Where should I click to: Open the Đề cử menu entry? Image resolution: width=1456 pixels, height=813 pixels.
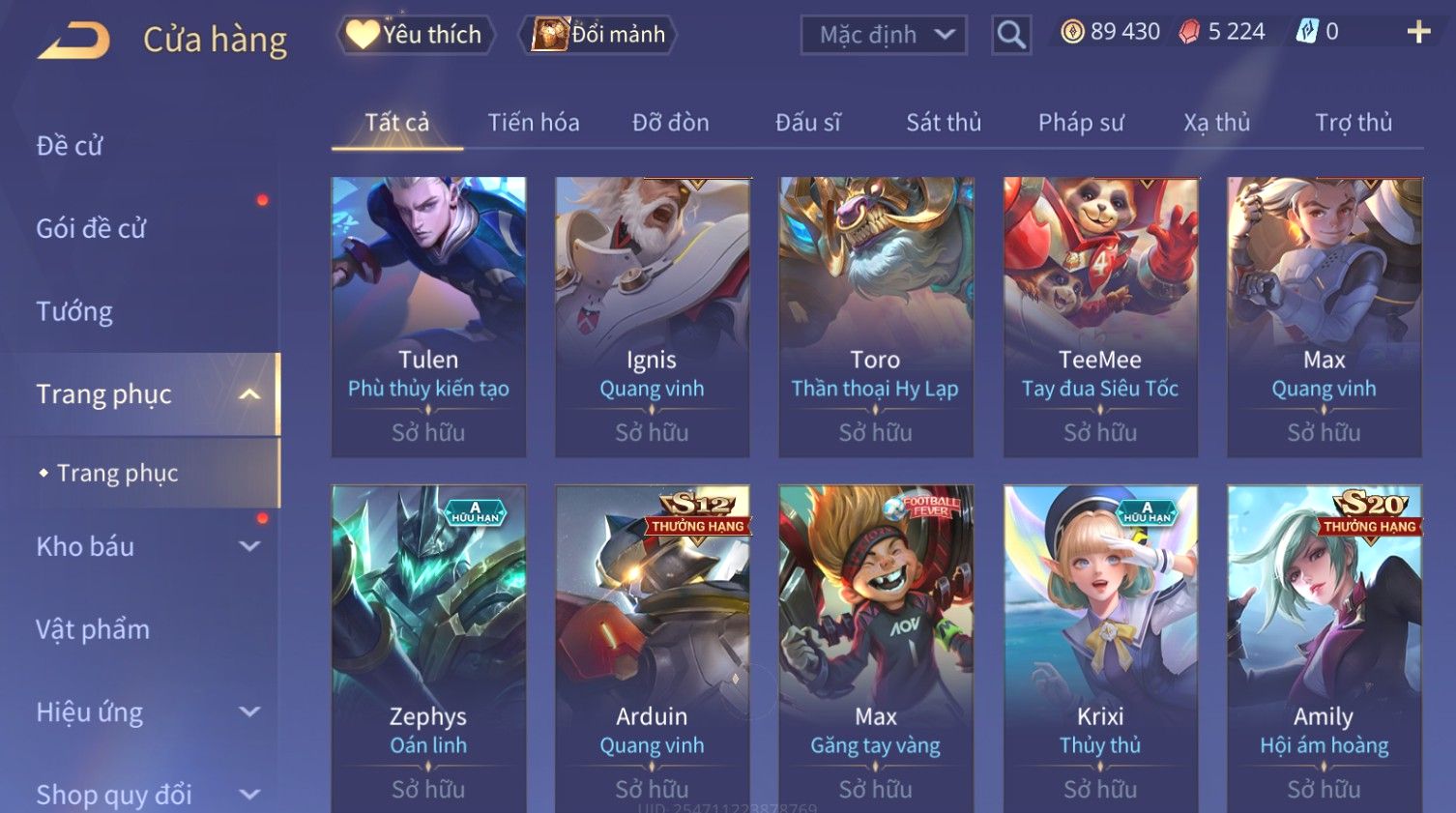[x=70, y=146]
